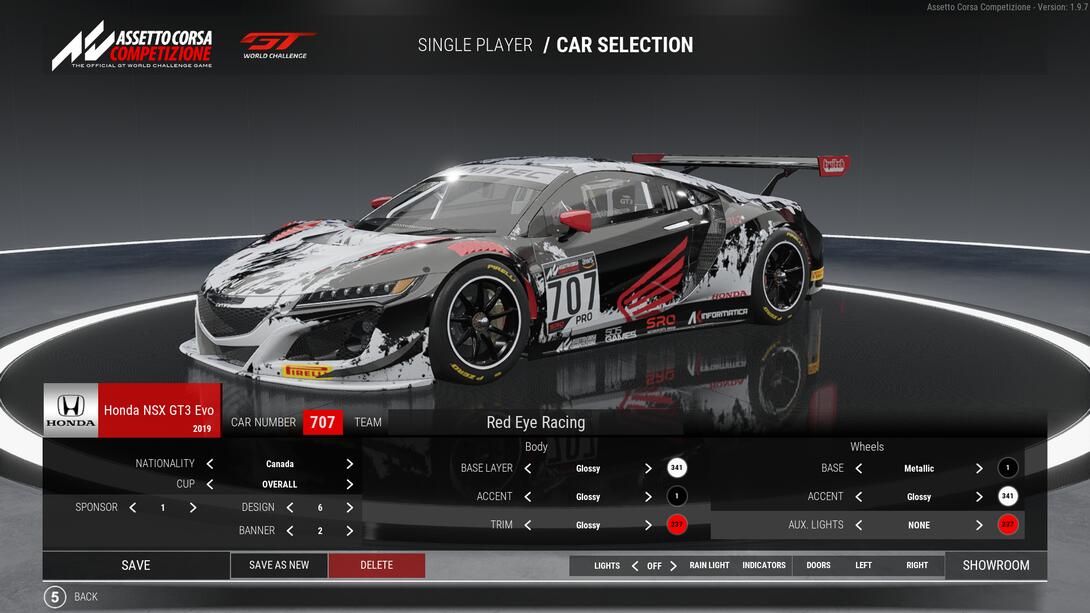Advance to the next livery design
The width and height of the screenshot is (1090, 613).
pyautogui.click(x=349, y=508)
